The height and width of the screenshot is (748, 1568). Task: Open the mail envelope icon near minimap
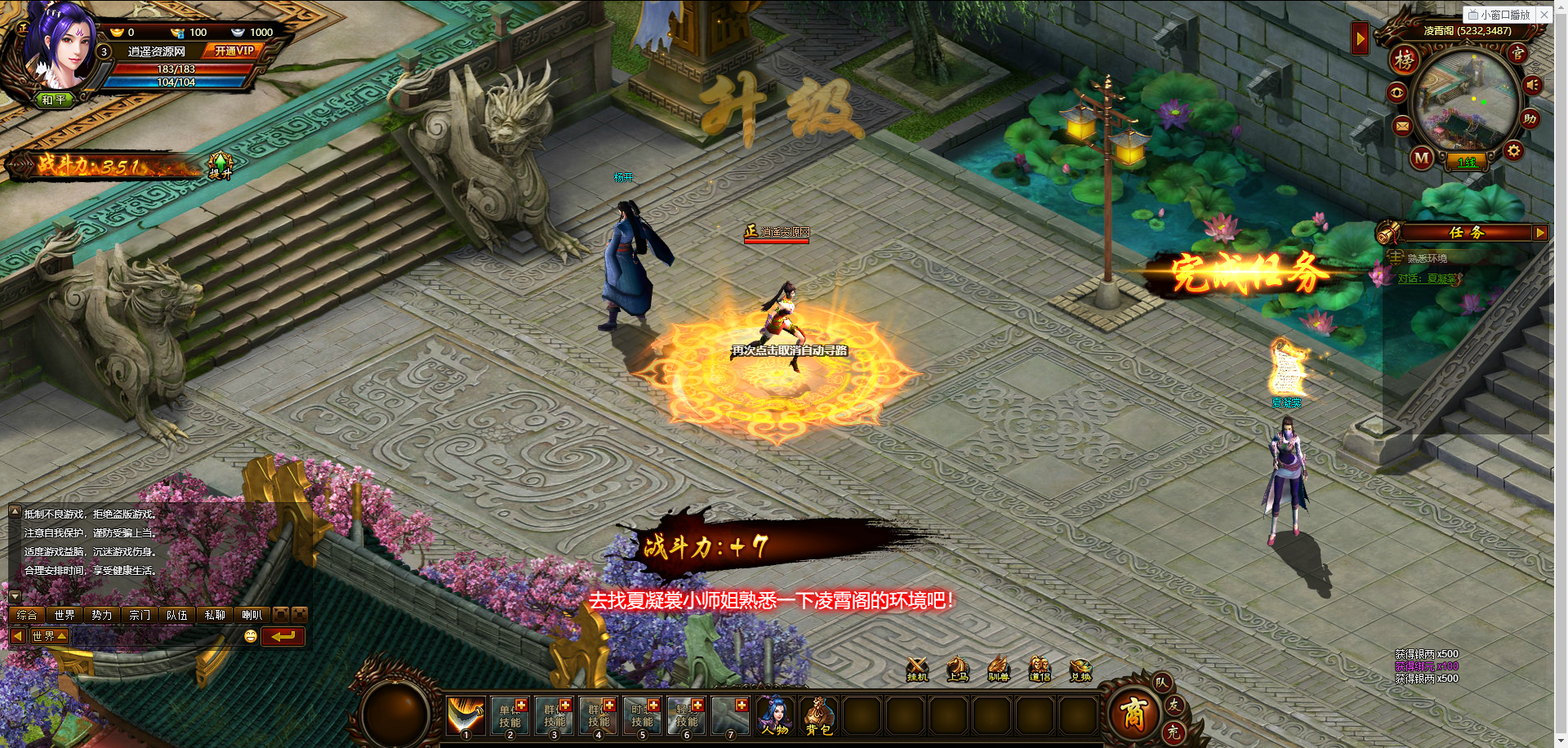1403,126
